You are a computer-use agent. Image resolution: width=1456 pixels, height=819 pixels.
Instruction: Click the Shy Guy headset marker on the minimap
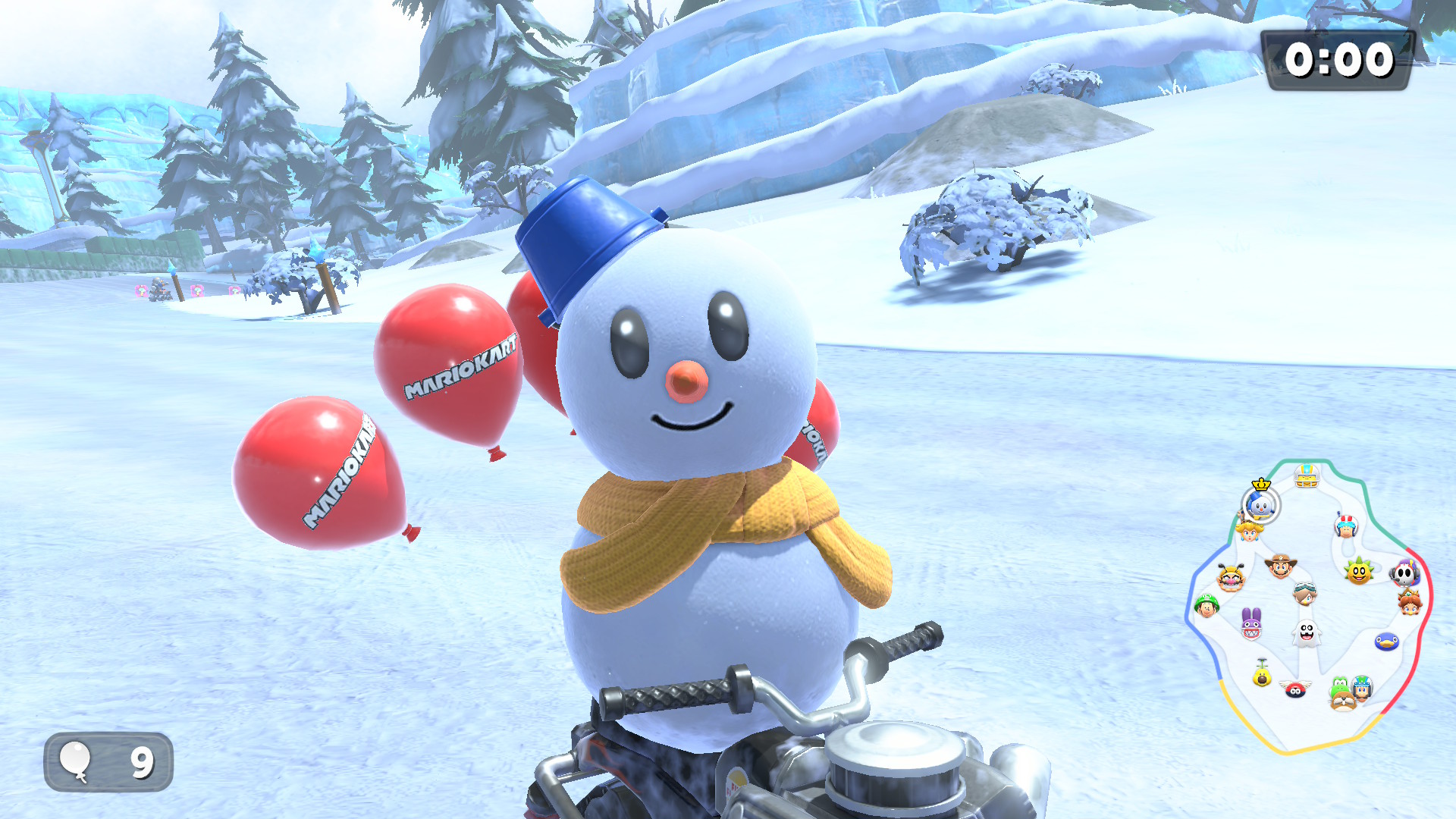point(1404,573)
